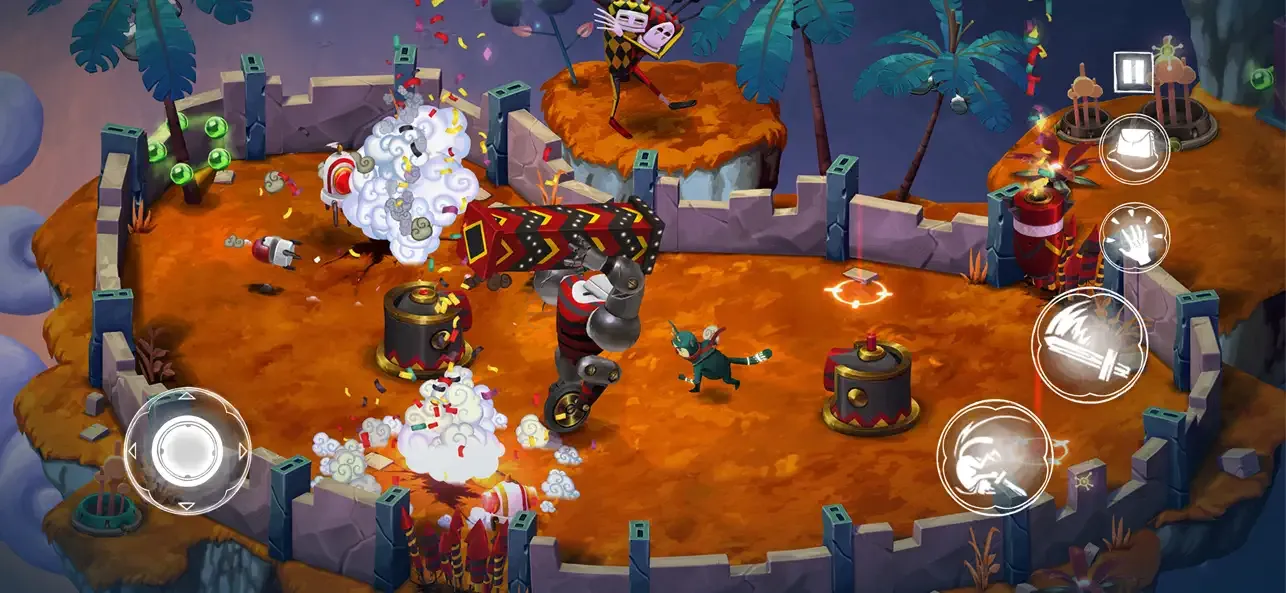Tap the virtual movement joystick
Viewport: 1286px width, 593px height.
[187, 449]
